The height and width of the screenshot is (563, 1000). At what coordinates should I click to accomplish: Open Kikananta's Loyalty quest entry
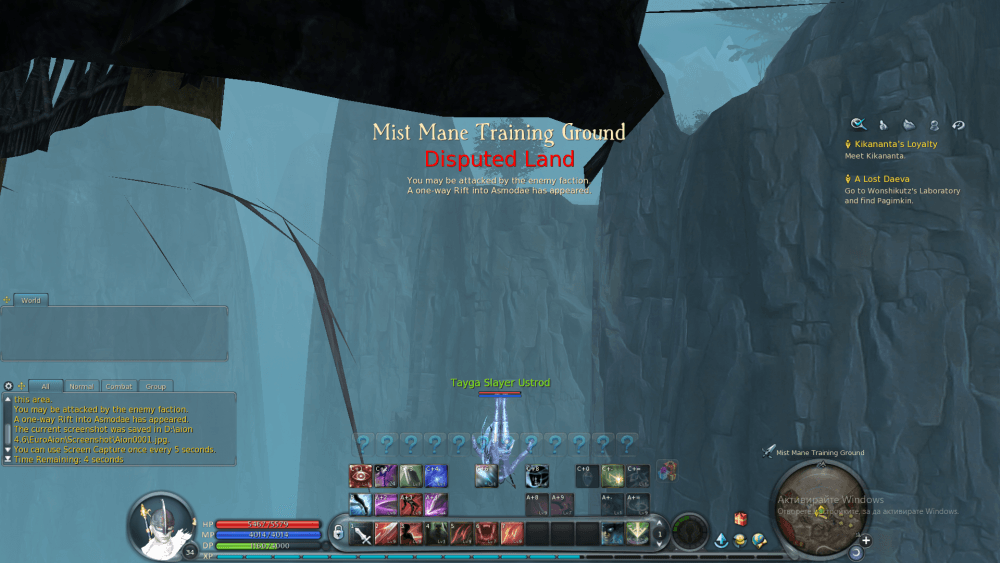tap(895, 144)
